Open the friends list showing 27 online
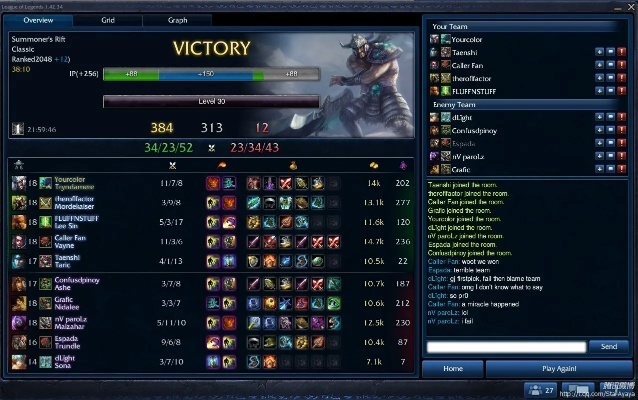This screenshot has width=638, height=400. (539, 389)
